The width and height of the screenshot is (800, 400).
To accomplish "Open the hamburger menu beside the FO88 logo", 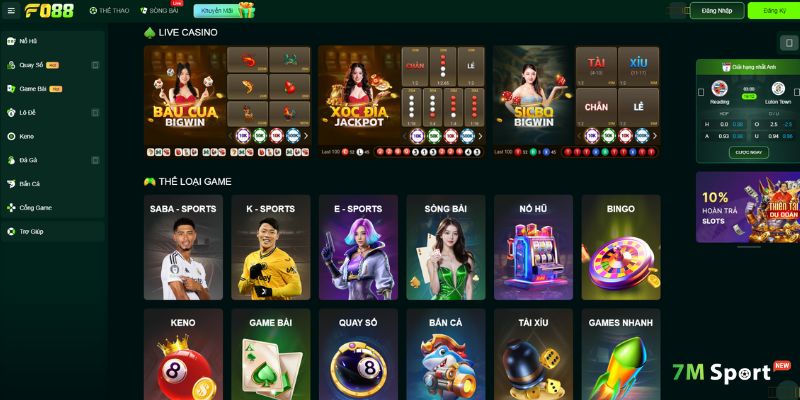I will click(x=11, y=11).
